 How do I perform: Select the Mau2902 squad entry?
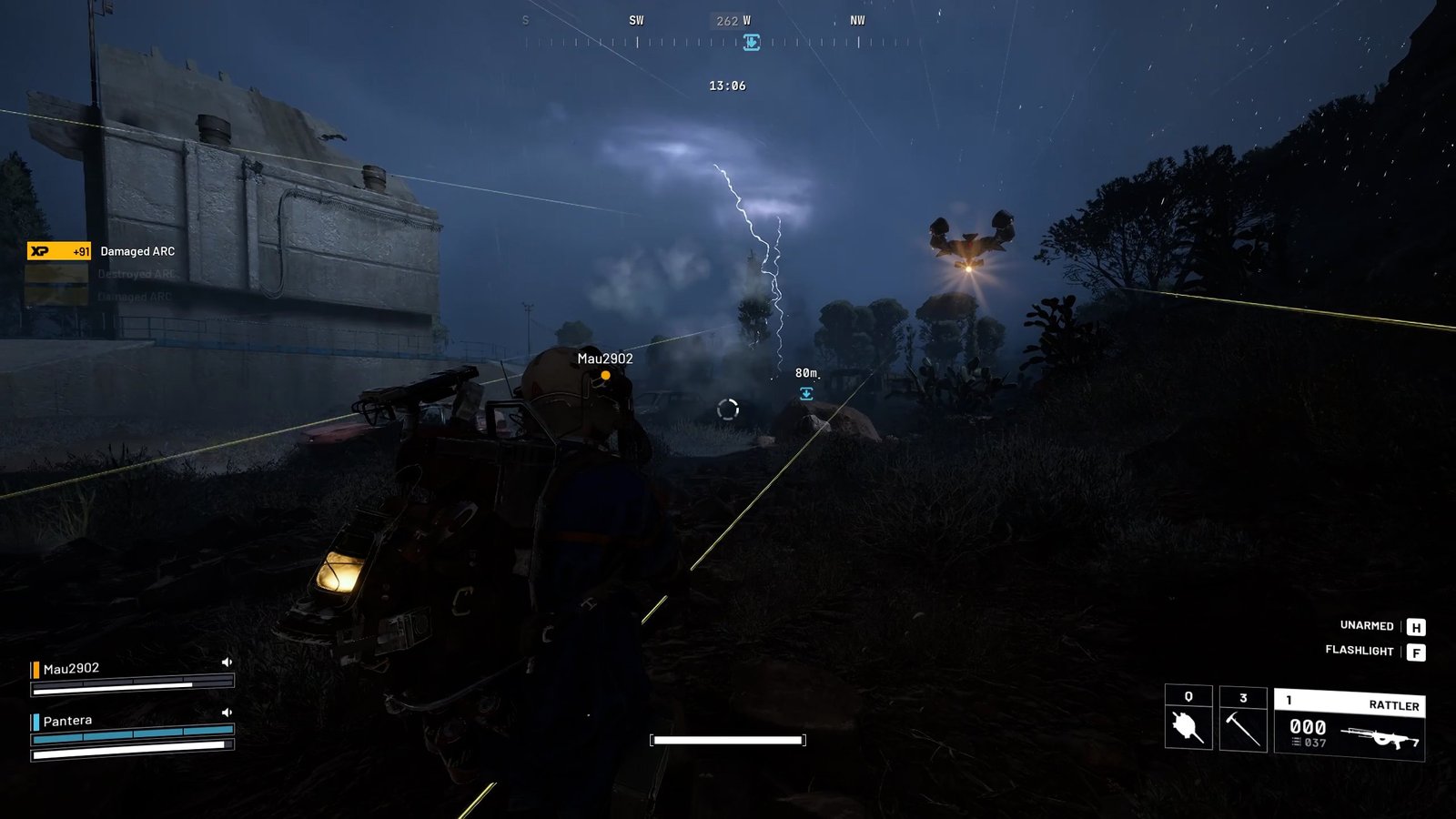click(x=71, y=669)
